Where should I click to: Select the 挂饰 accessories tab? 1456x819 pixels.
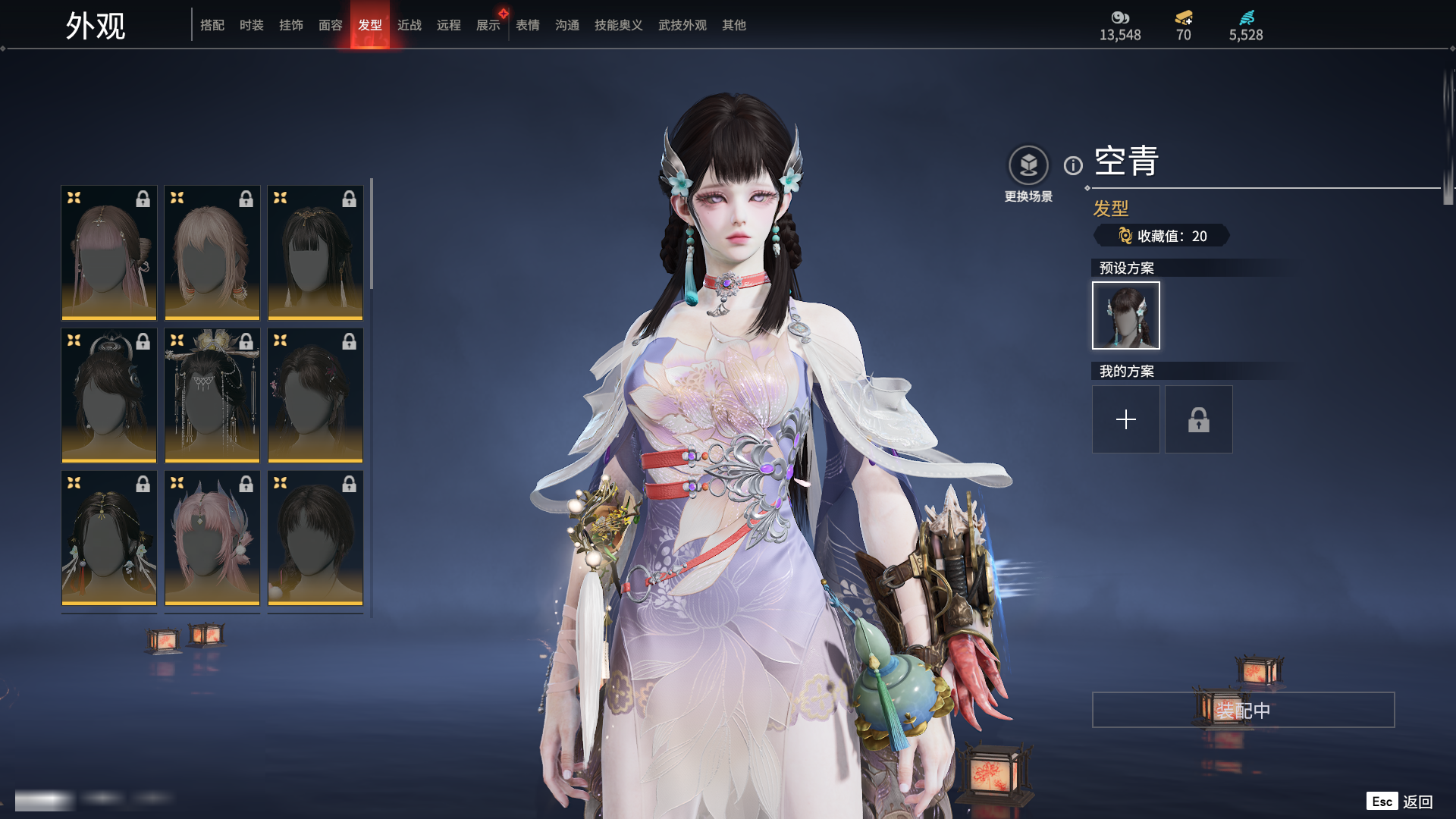[x=290, y=25]
